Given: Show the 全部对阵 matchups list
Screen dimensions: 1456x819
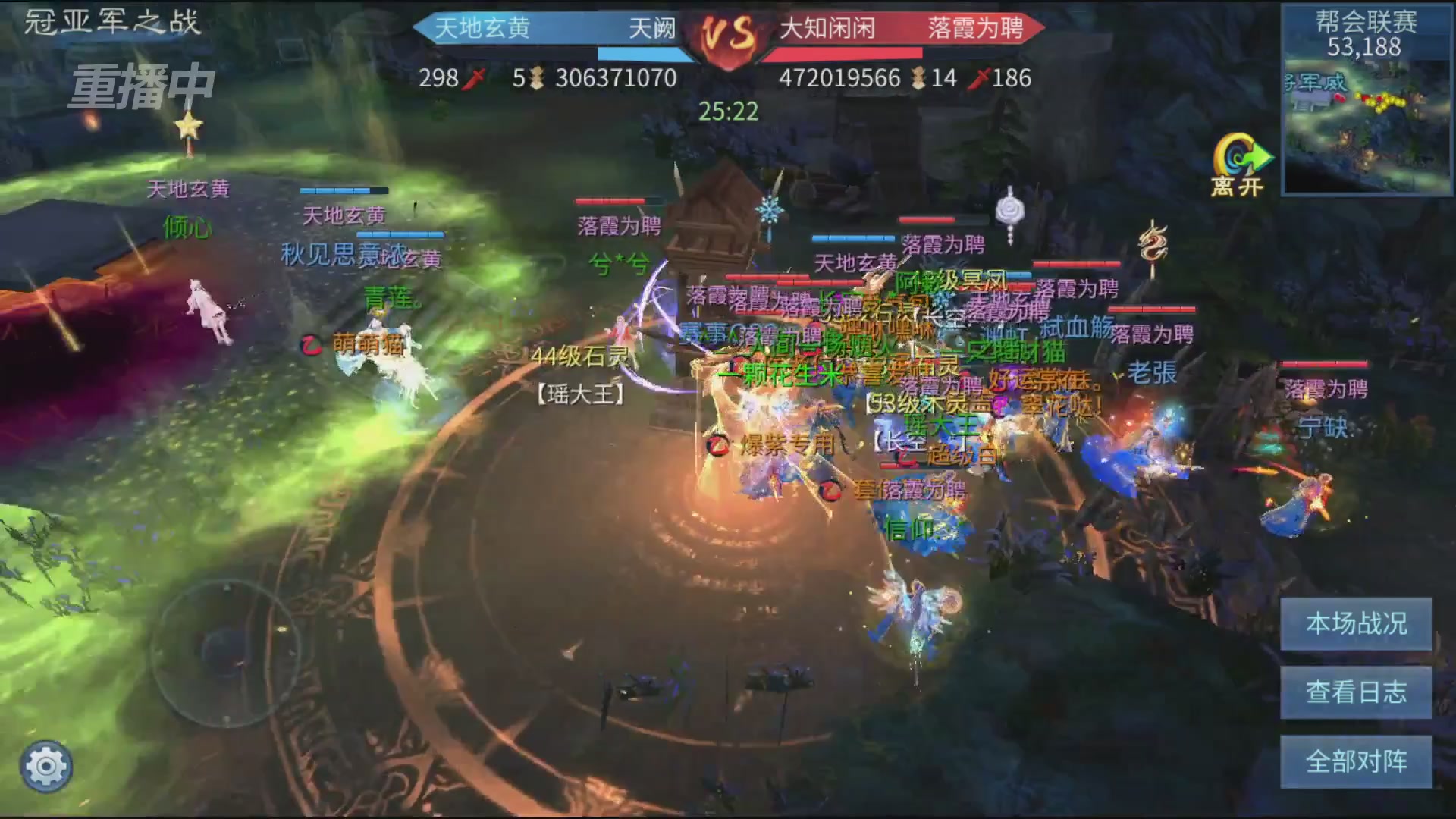Looking at the screenshot, I should click(x=1355, y=761).
